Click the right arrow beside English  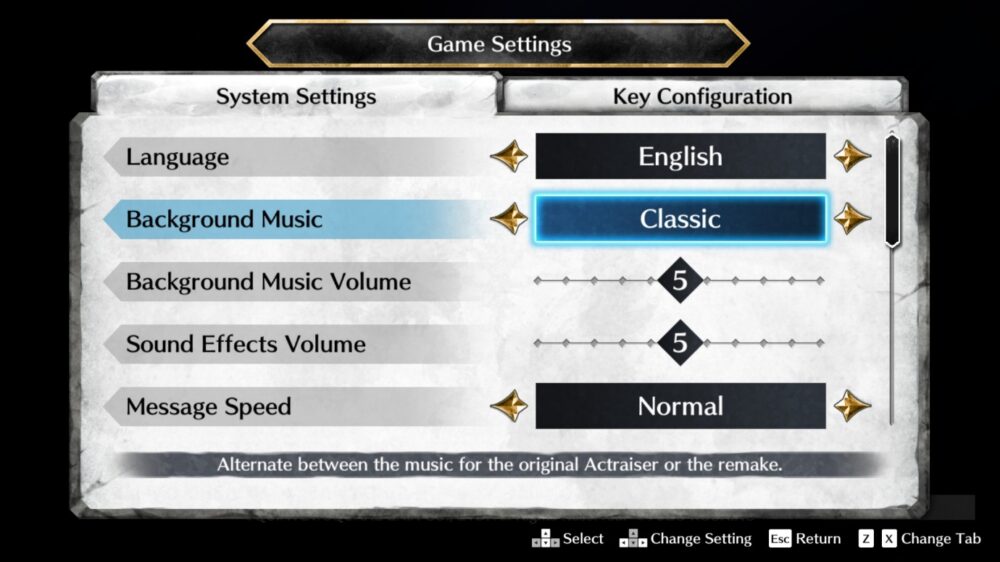[852, 157]
